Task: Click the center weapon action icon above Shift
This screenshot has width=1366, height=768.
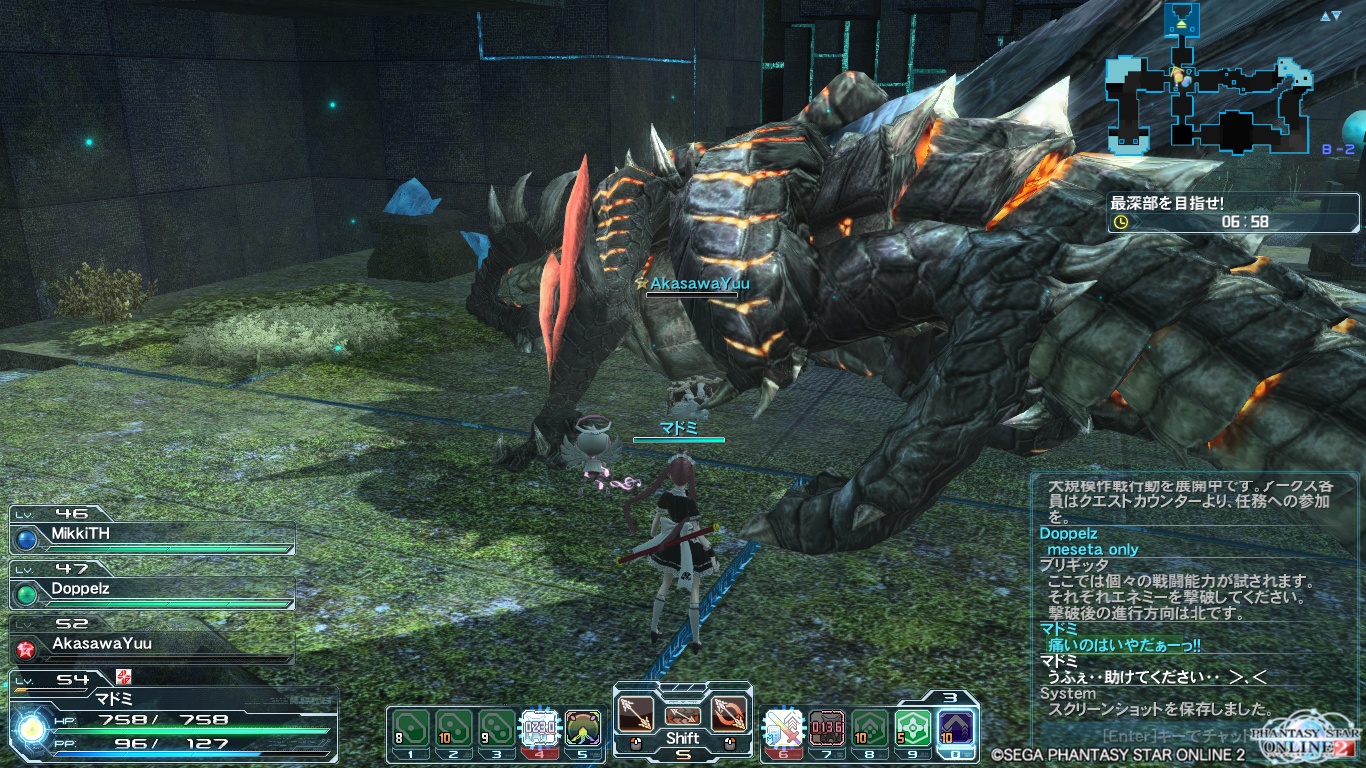Action: [682, 716]
